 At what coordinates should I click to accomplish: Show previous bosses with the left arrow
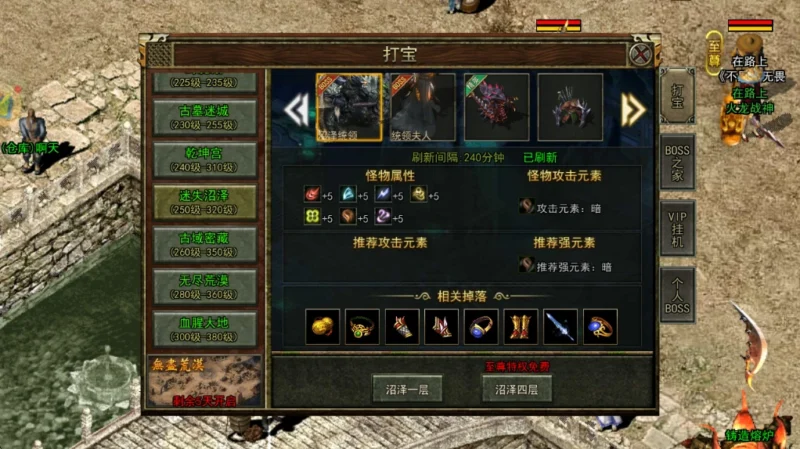(x=296, y=108)
